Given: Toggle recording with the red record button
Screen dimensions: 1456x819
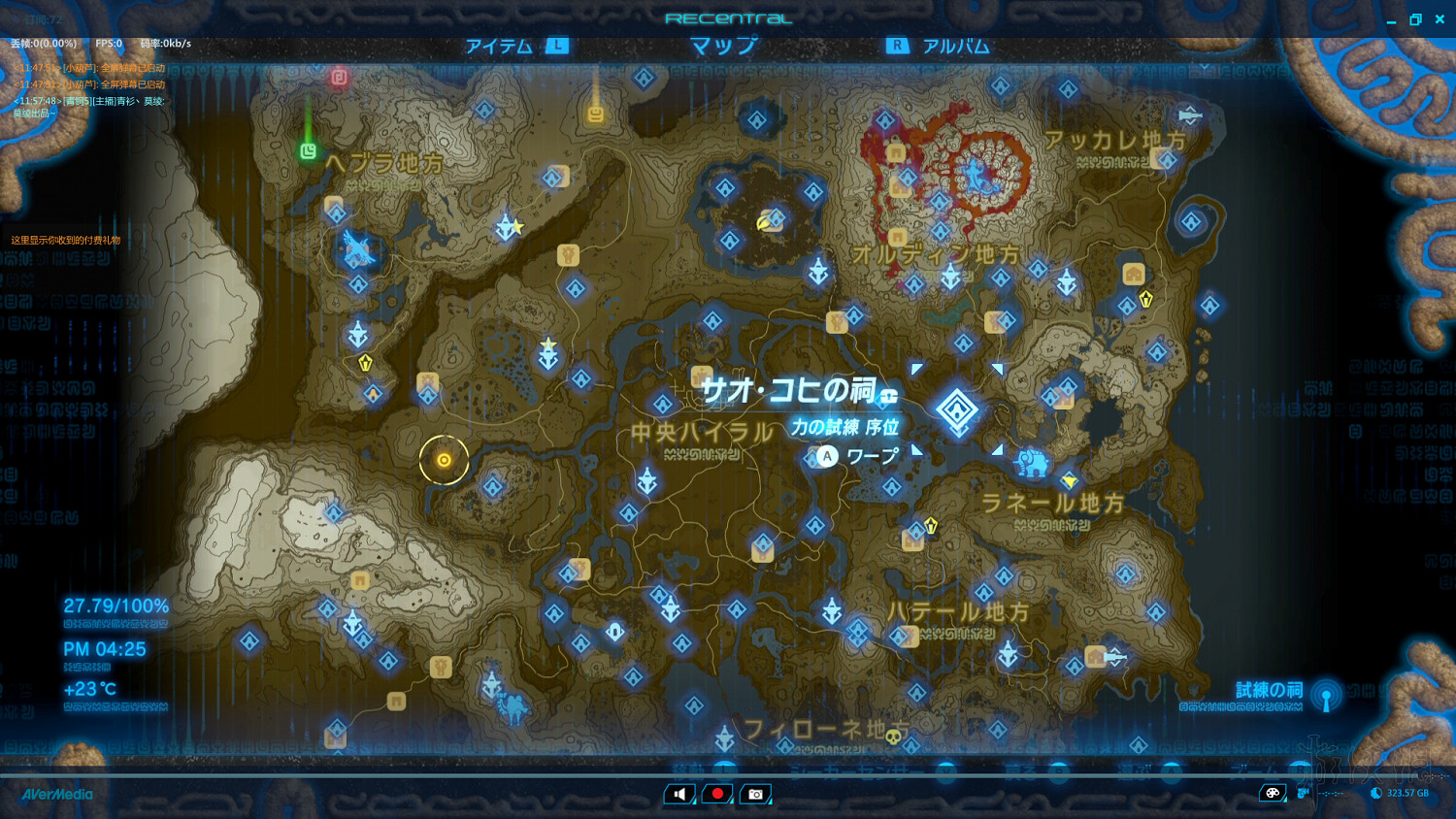Looking at the screenshot, I should 716,793.
